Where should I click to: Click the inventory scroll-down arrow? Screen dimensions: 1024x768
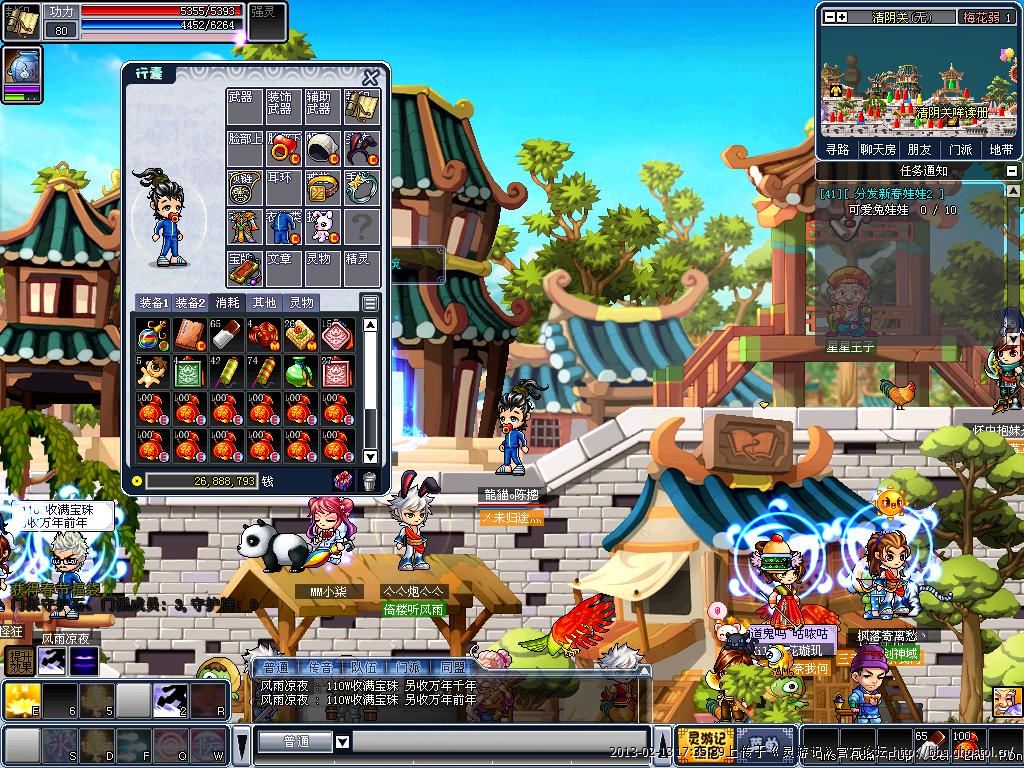point(370,457)
